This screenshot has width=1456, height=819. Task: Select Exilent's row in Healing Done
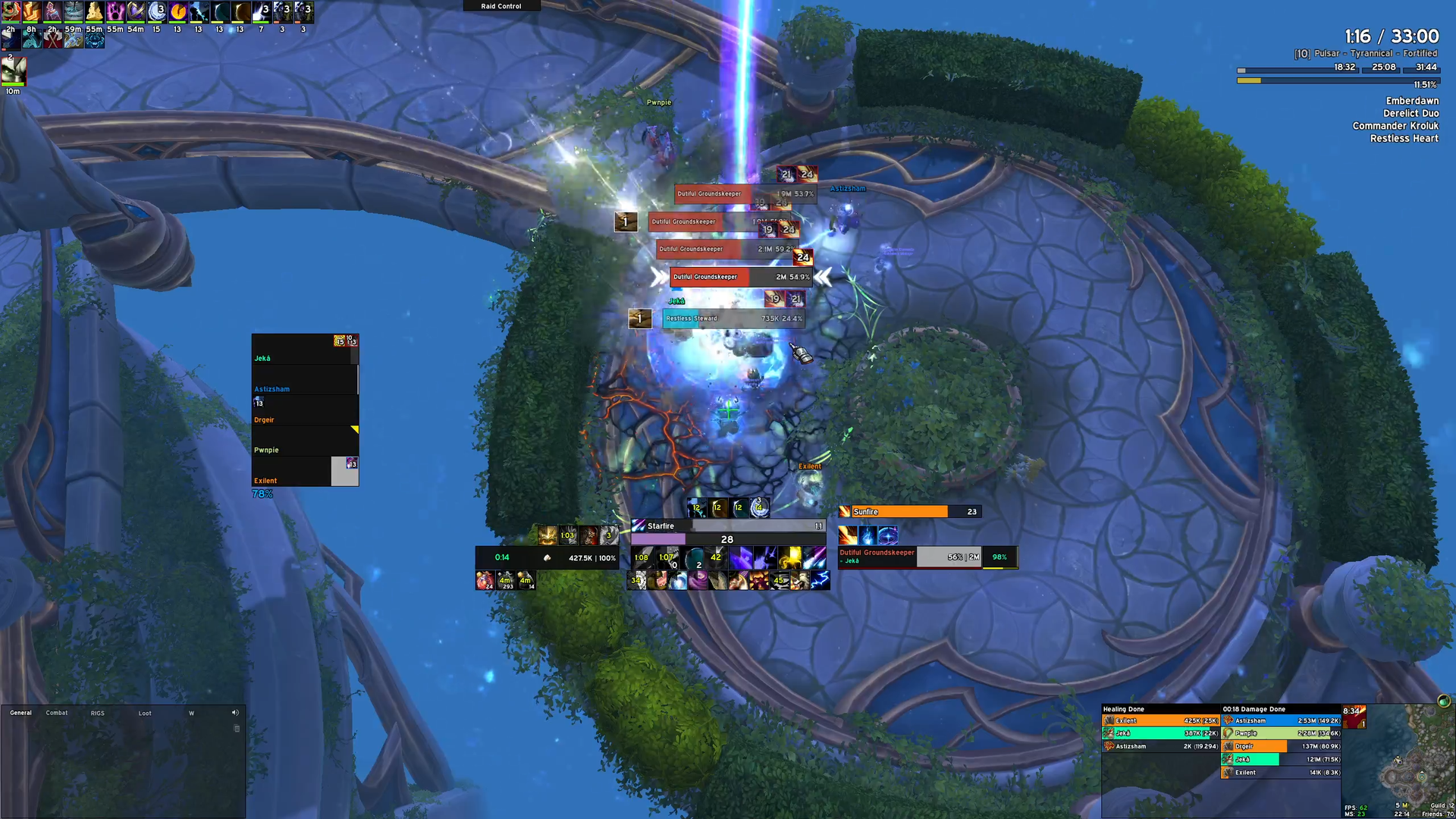(x=1160, y=720)
